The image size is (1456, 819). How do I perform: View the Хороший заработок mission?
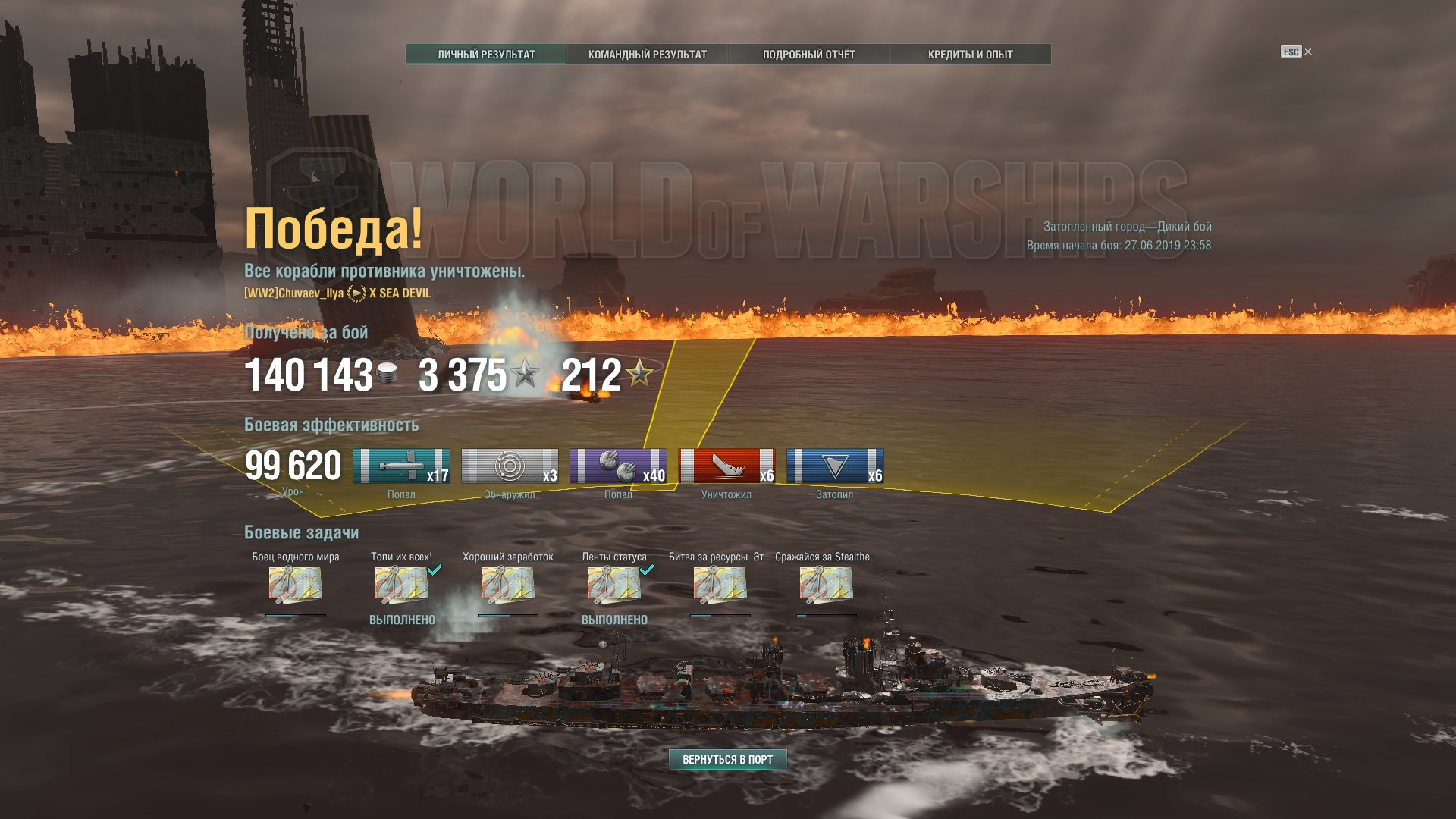pos(507,585)
